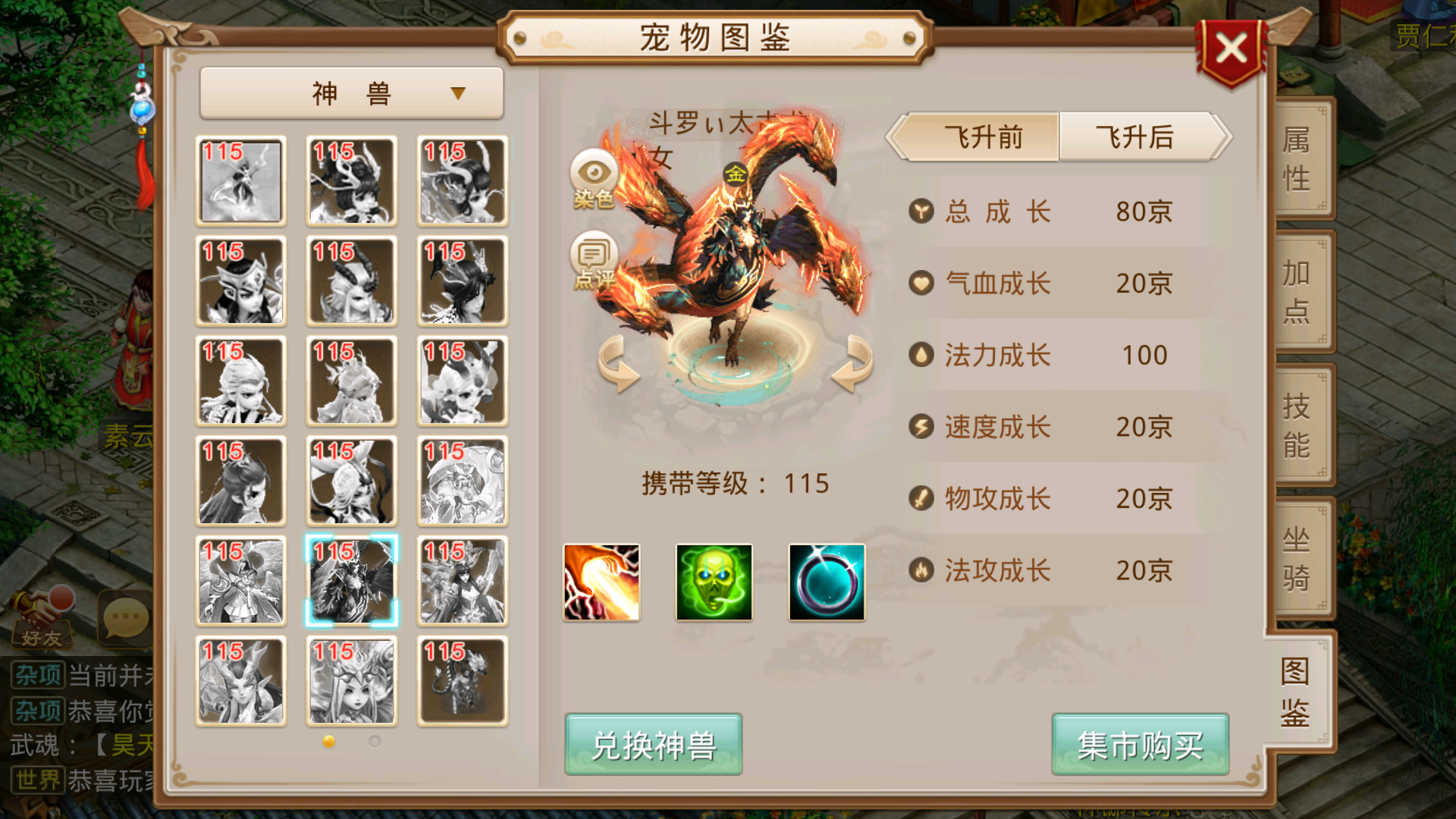This screenshot has width=1456, height=819.
Task: Select the green skull skill icon
Action: (x=713, y=582)
